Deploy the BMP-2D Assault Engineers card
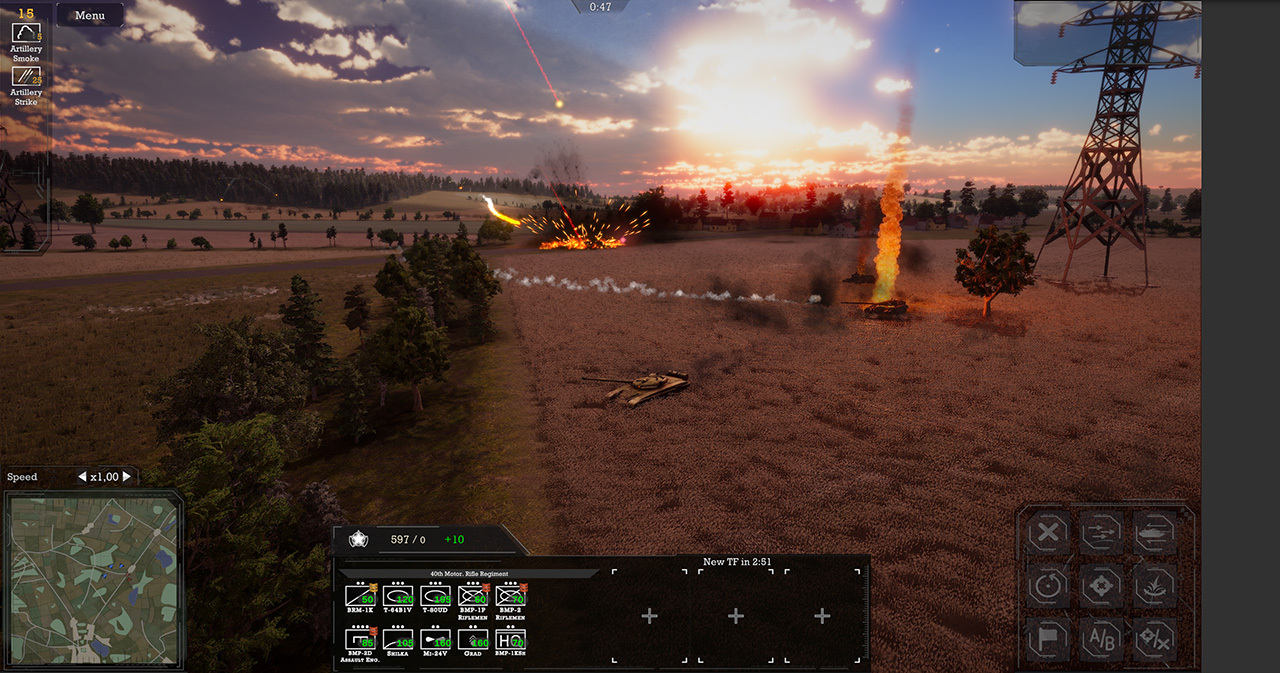1280x673 pixels. (x=360, y=639)
